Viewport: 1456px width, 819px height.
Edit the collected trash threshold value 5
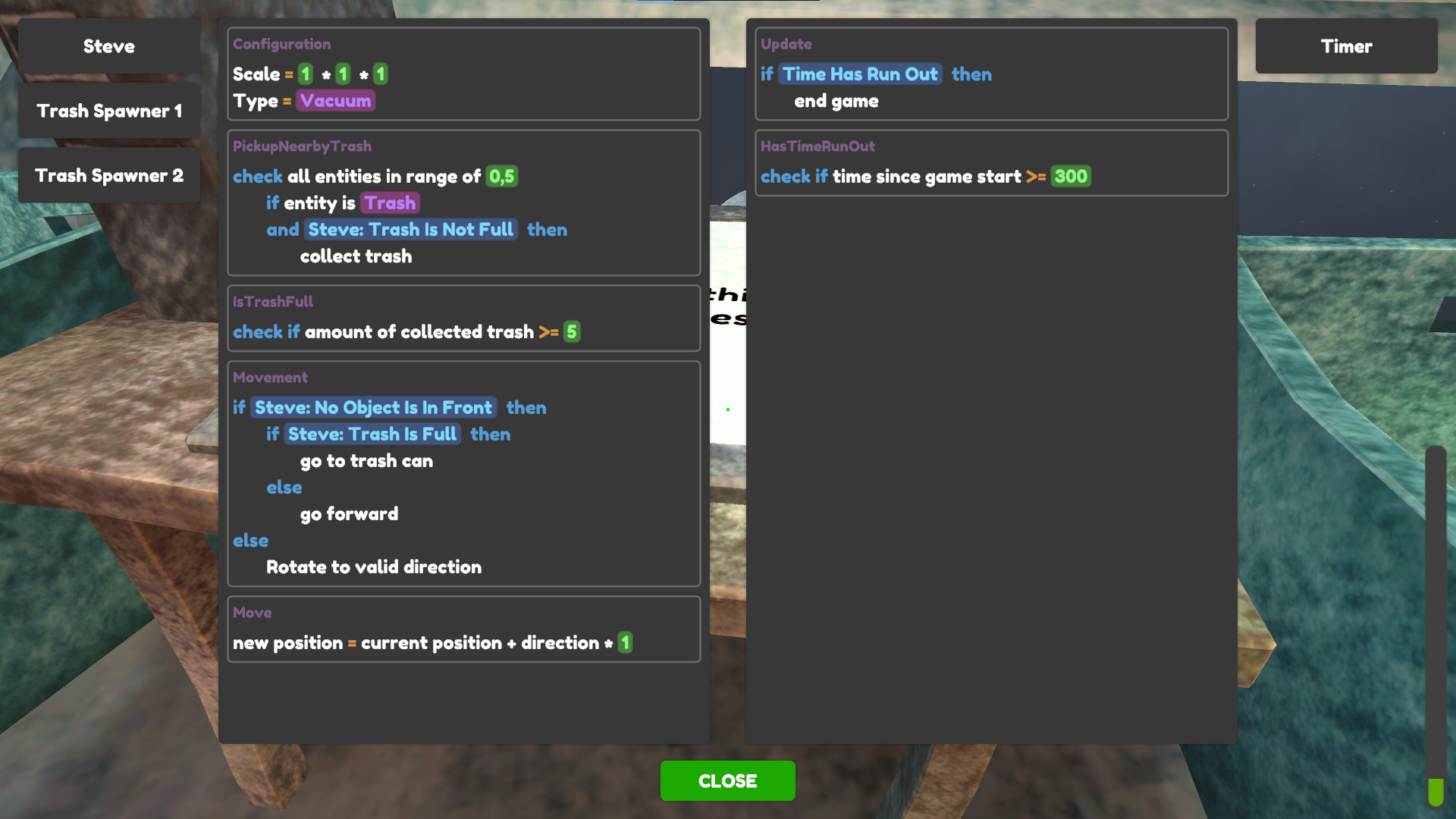point(572,331)
